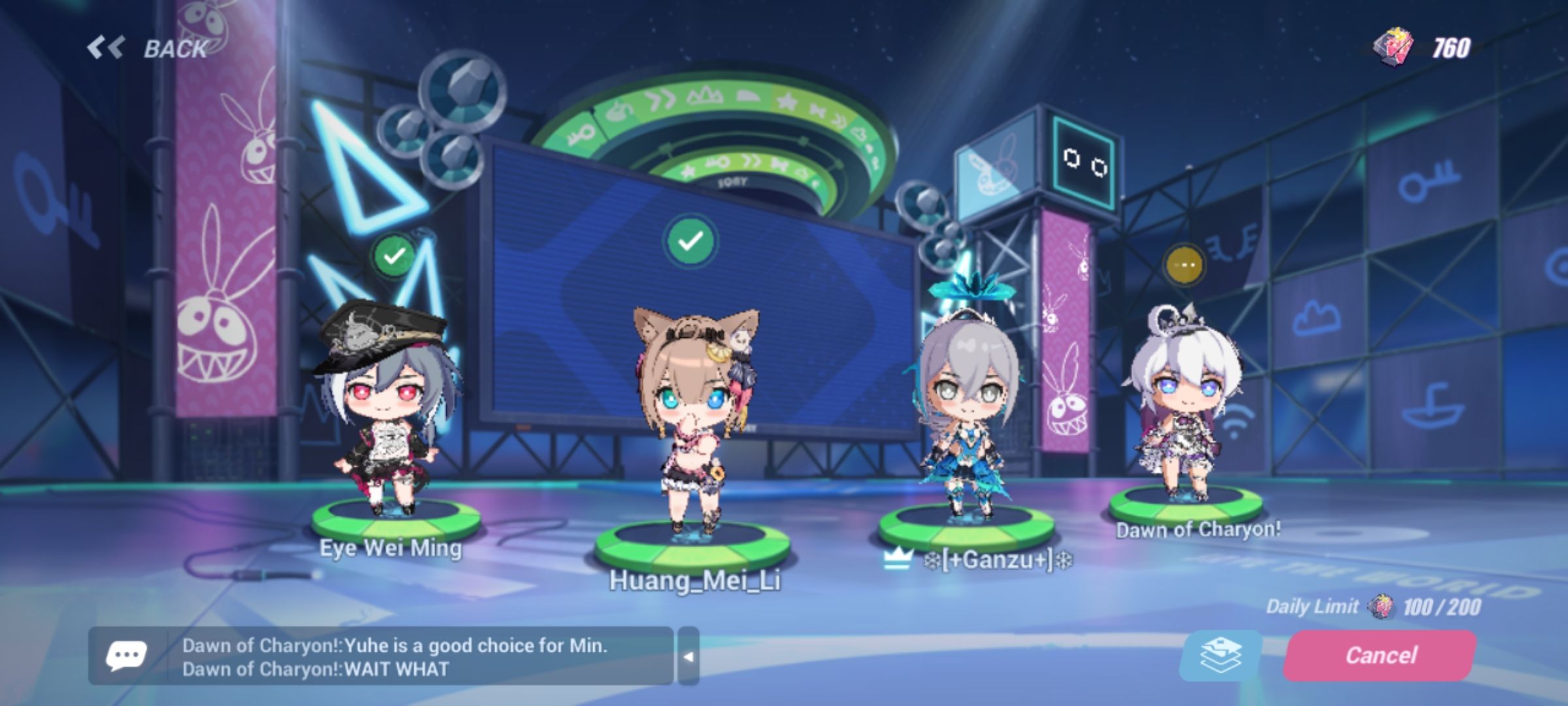Tap the double-chevron arrow beside BACK
The image size is (1568, 706).
(x=106, y=46)
